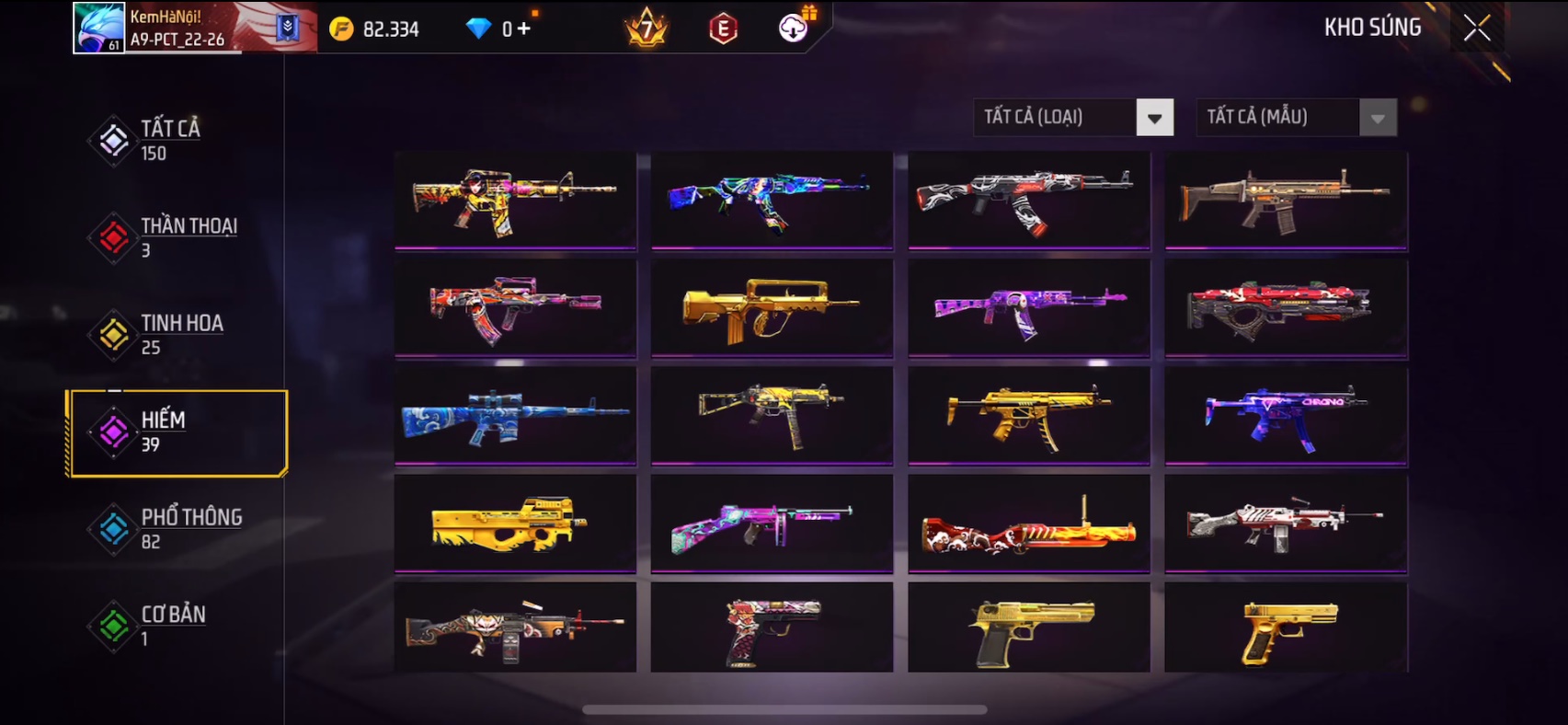Close the Kho Súng weapon vault
Viewport: 1568px width, 725px height.
(x=1476, y=29)
